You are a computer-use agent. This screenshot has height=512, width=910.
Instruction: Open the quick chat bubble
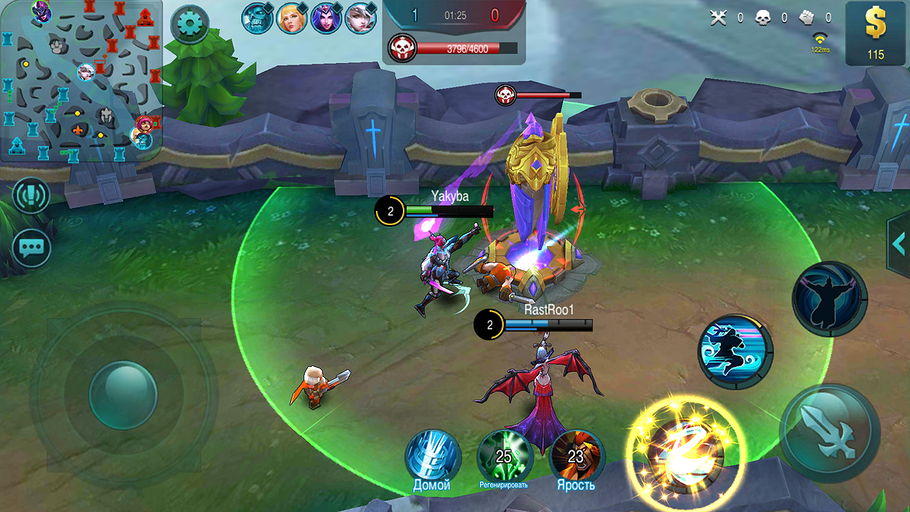point(32,246)
